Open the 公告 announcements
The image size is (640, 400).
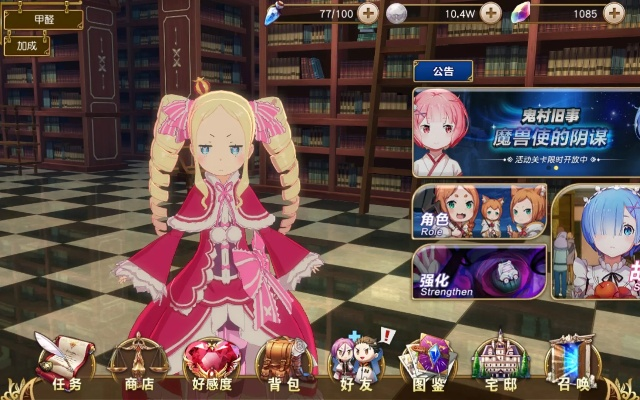pos(444,71)
